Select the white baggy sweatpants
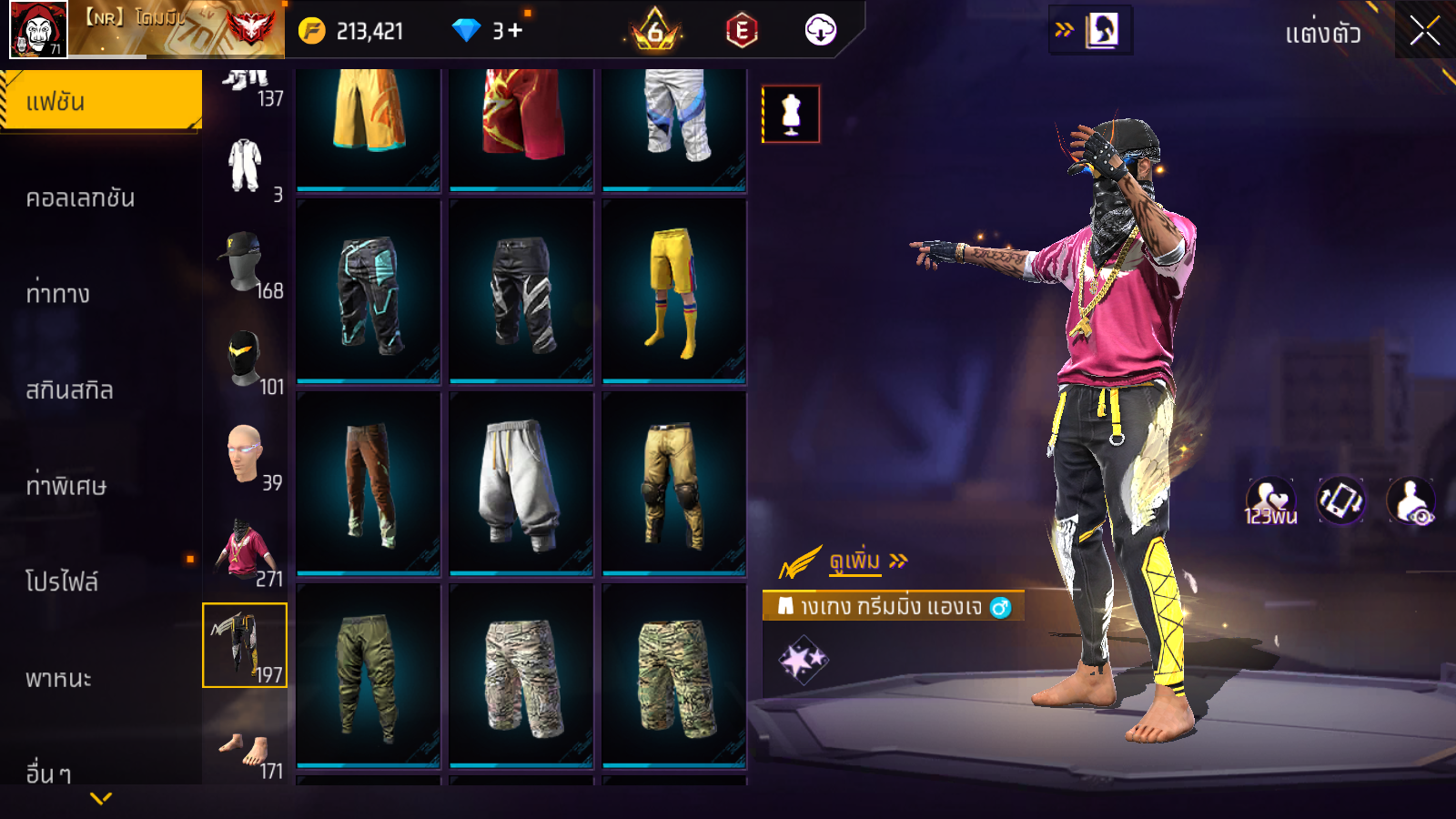Viewport: 1456px width, 819px height. pyautogui.click(x=521, y=484)
